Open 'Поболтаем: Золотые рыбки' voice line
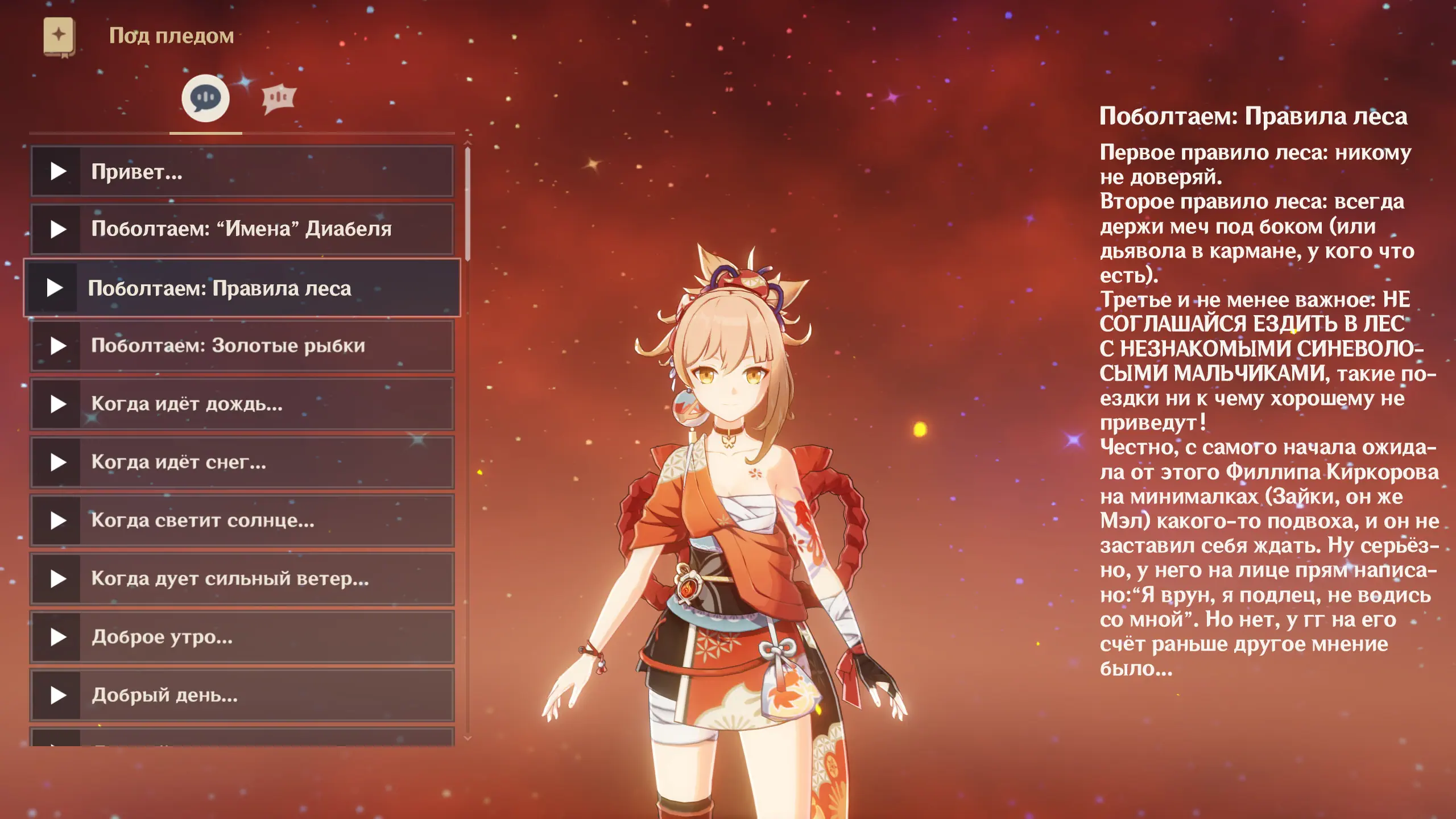Screen dimensions: 1456x819 [x=242, y=346]
